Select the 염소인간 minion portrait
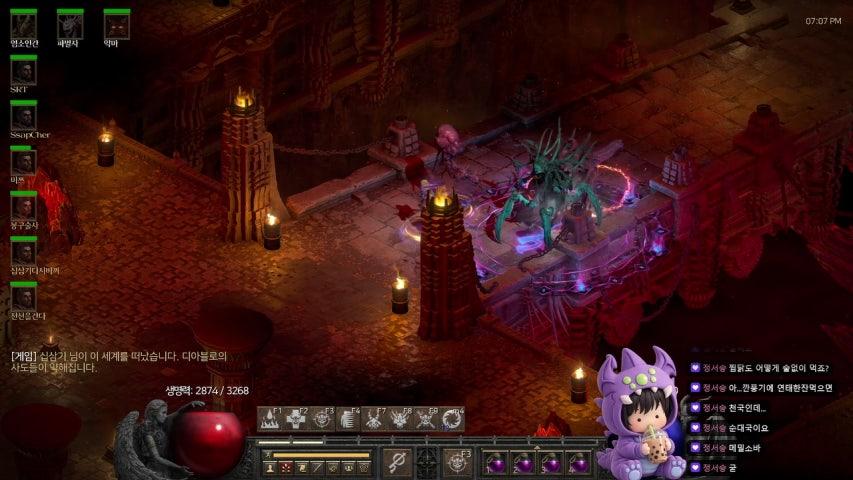The height and width of the screenshot is (480, 853). 23,24
